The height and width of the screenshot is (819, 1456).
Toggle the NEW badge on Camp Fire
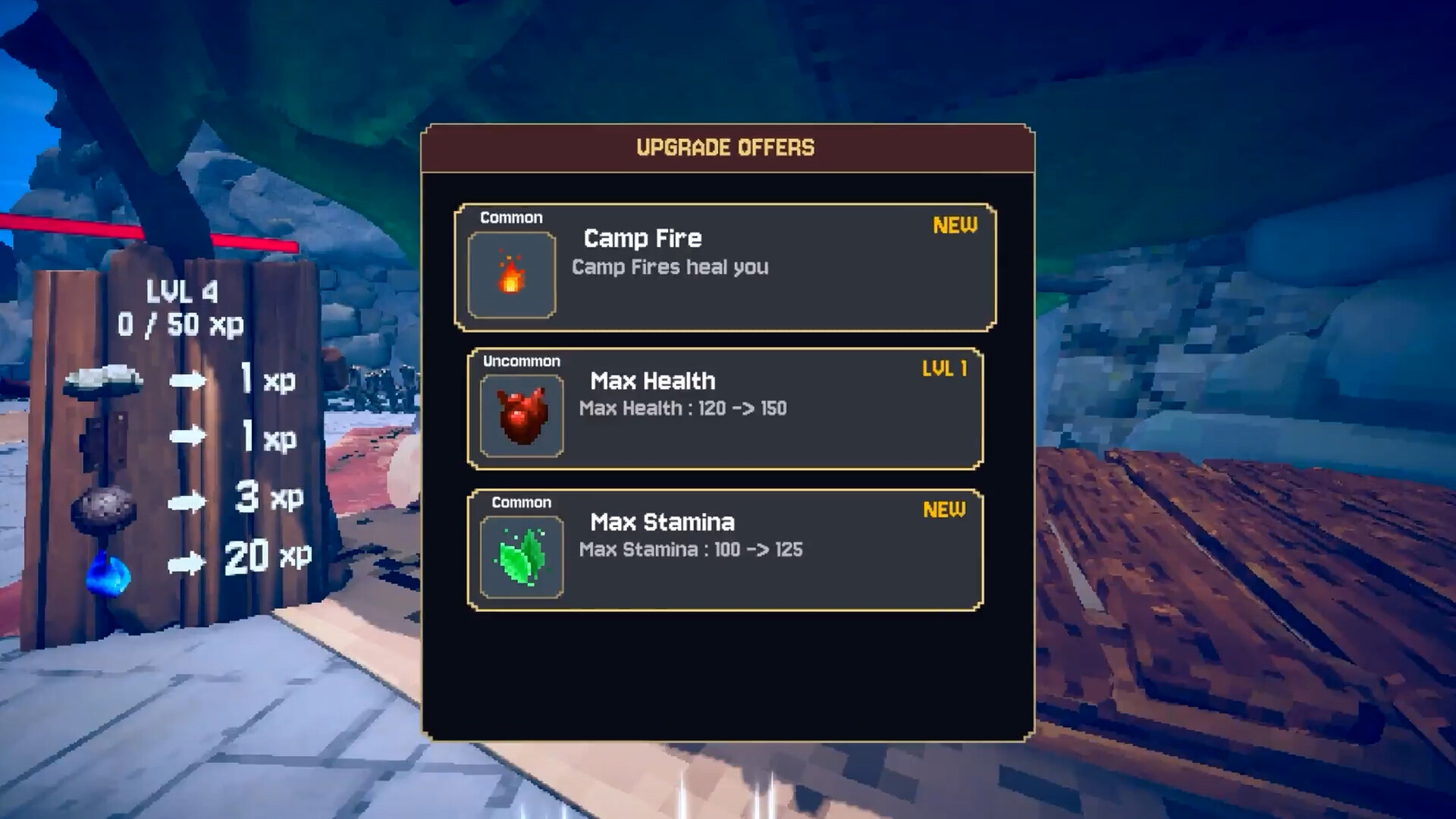coord(954,224)
